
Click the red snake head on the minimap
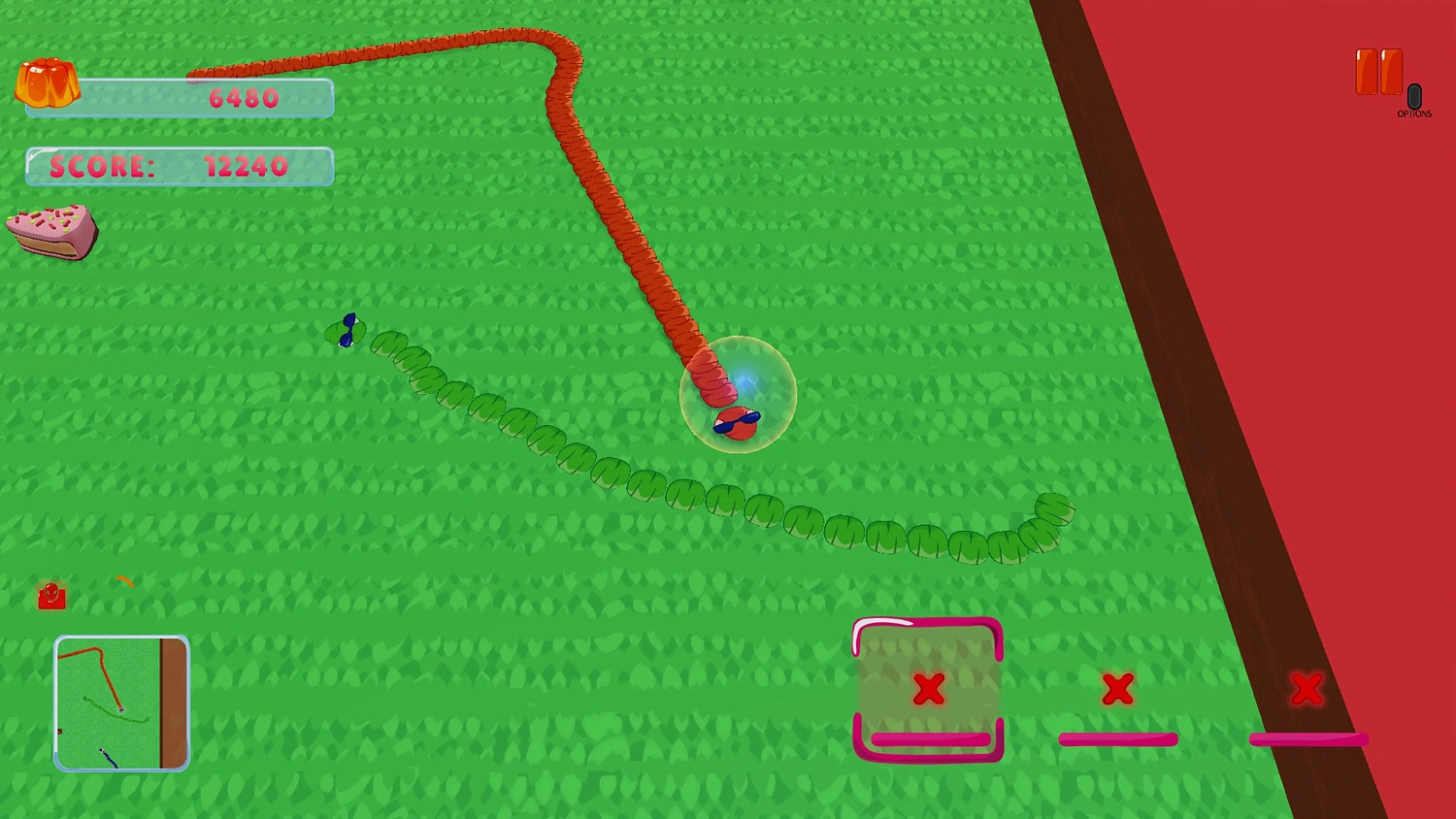coord(121,709)
